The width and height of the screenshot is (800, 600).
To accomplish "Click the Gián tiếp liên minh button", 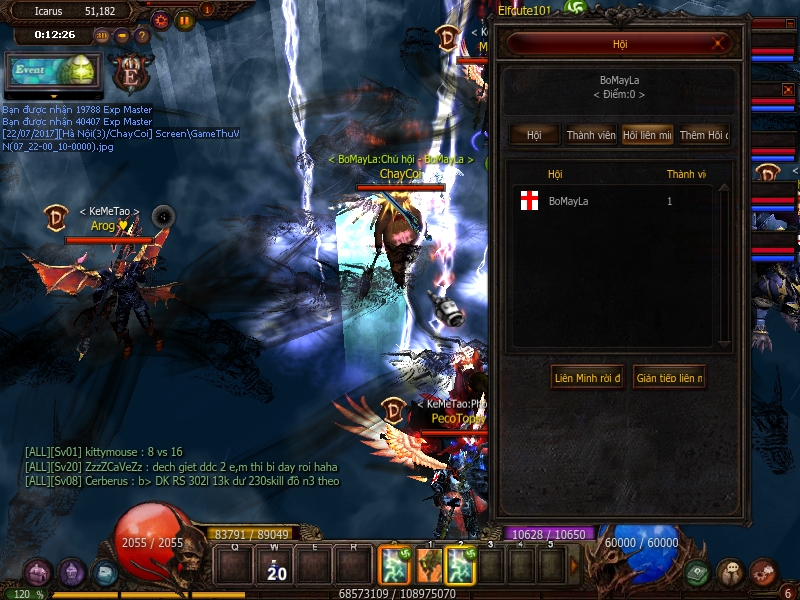I will coord(669,378).
